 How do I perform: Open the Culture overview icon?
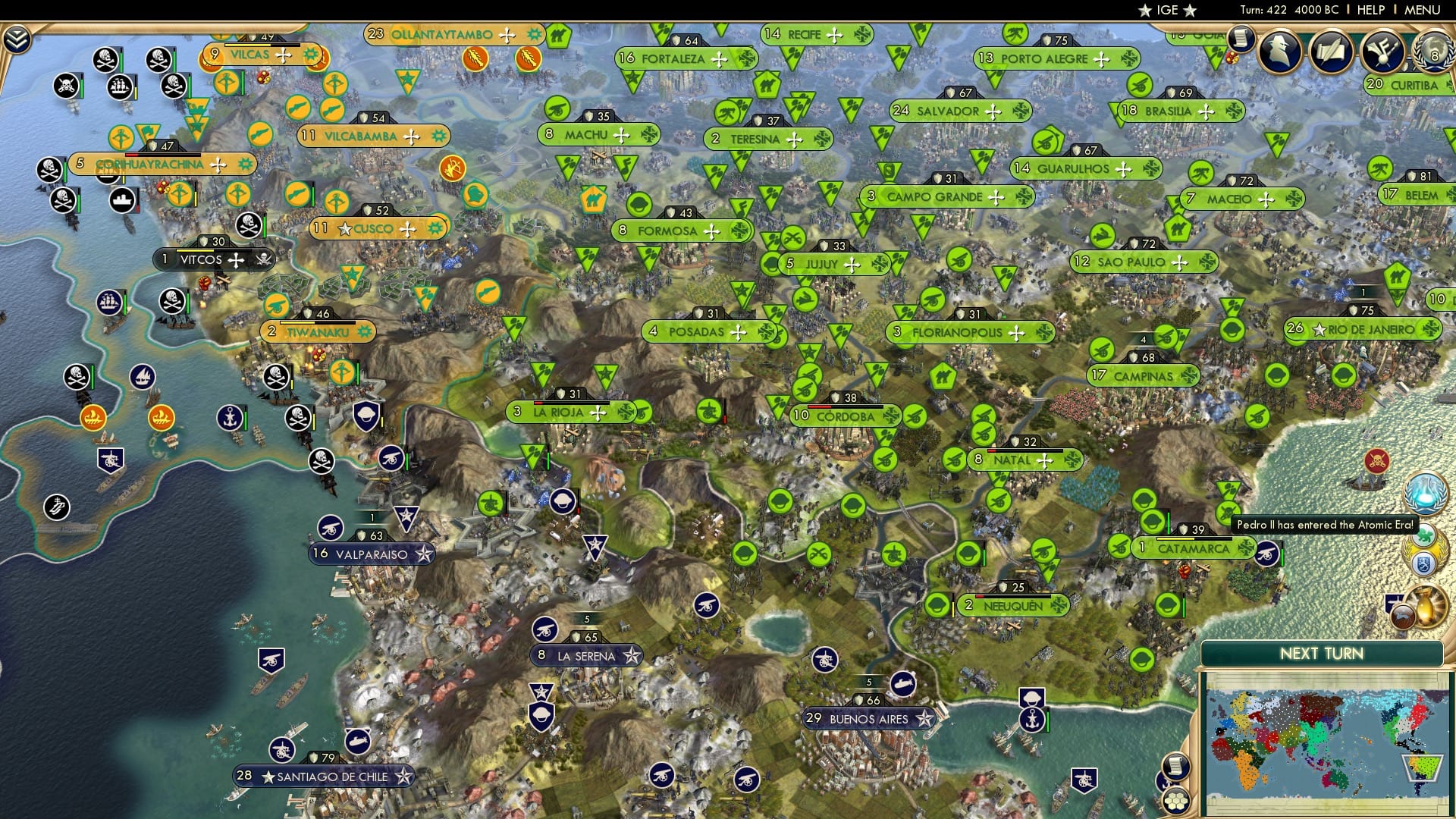click(x=1385, y=51)
